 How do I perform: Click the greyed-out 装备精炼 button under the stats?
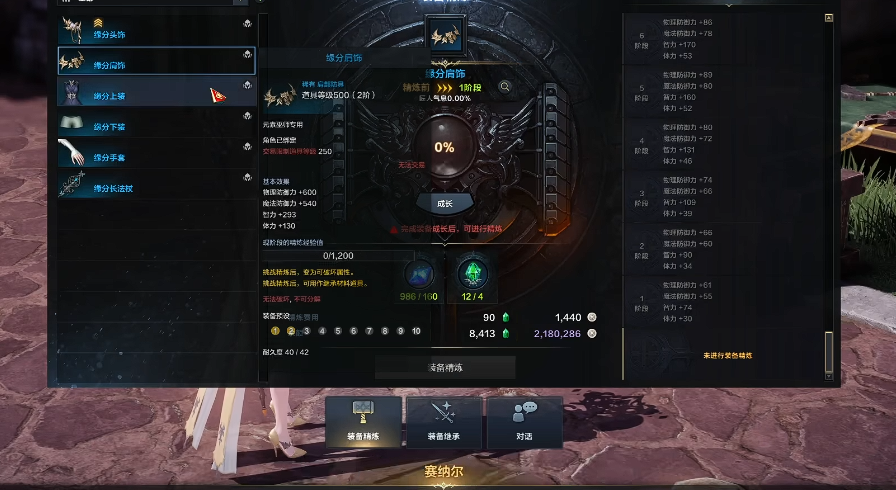(445, 367)
